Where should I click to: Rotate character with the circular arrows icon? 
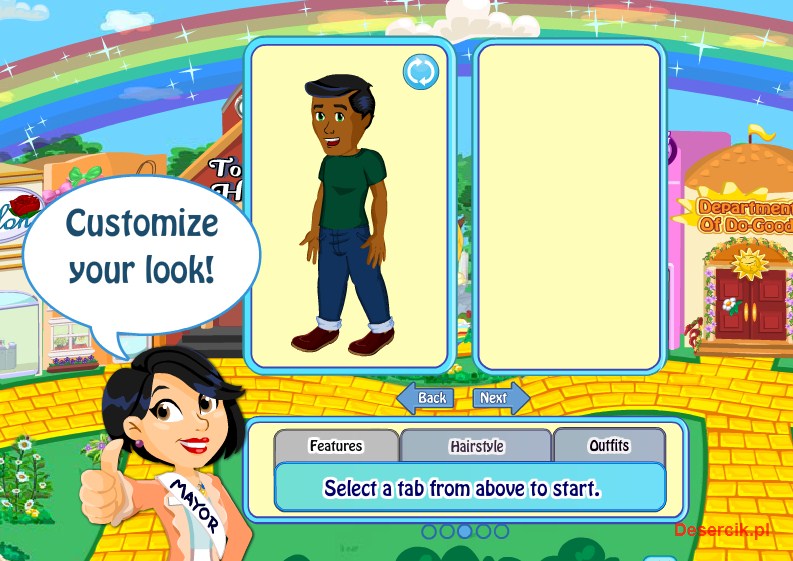(x=421, y=72)
